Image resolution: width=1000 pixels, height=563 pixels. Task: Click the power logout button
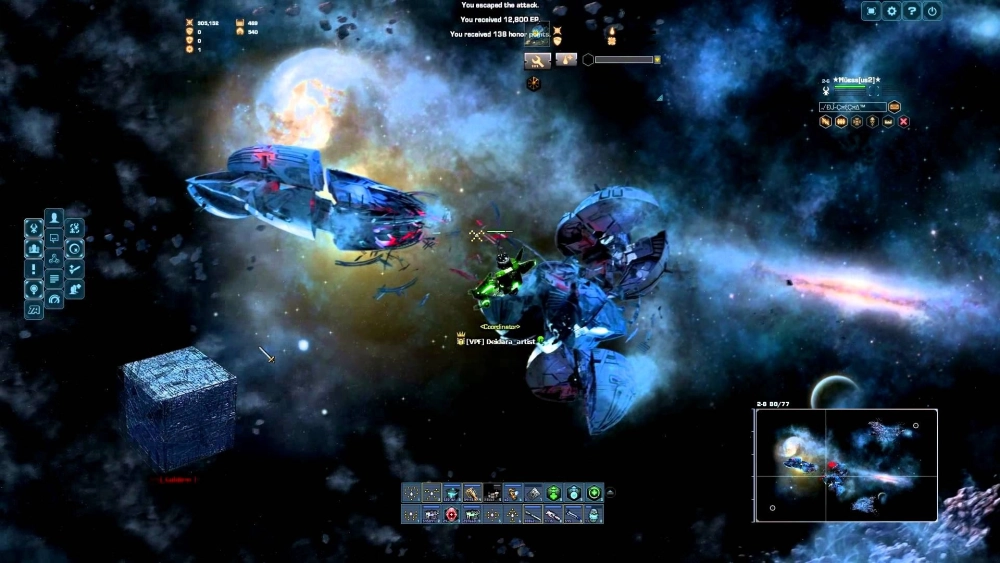pos(932,11)
